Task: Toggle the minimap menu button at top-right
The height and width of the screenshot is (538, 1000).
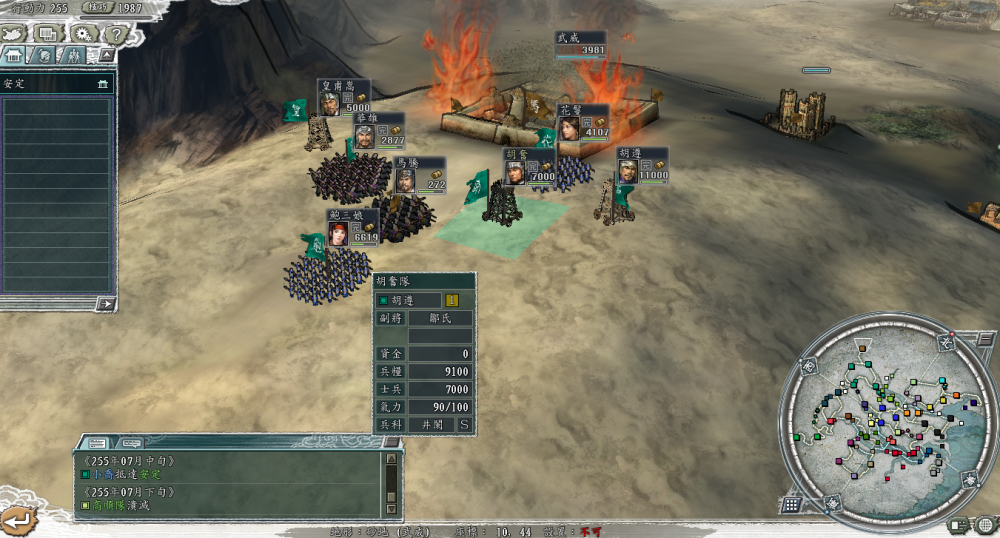Action: point(985,341)
